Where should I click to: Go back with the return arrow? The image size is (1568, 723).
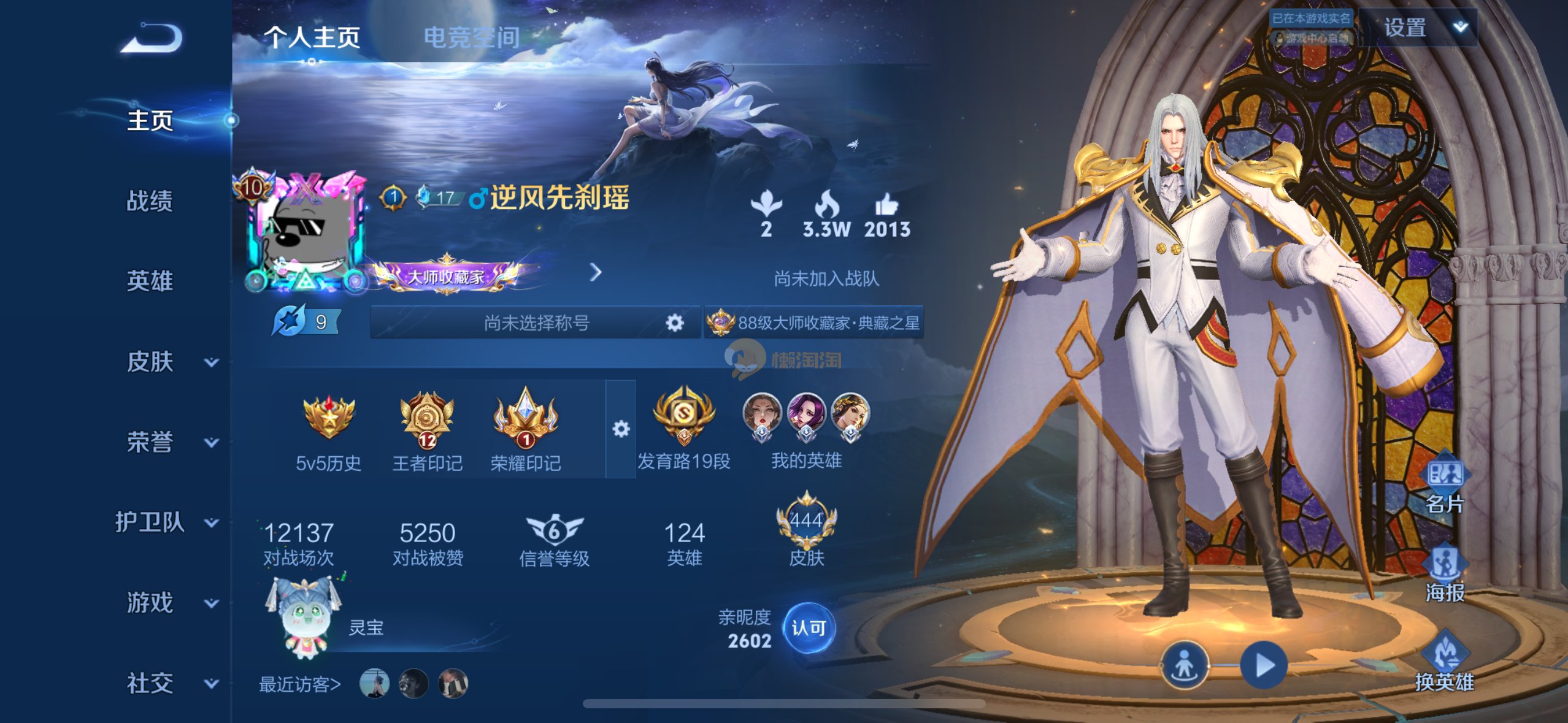tap(152, 39)
